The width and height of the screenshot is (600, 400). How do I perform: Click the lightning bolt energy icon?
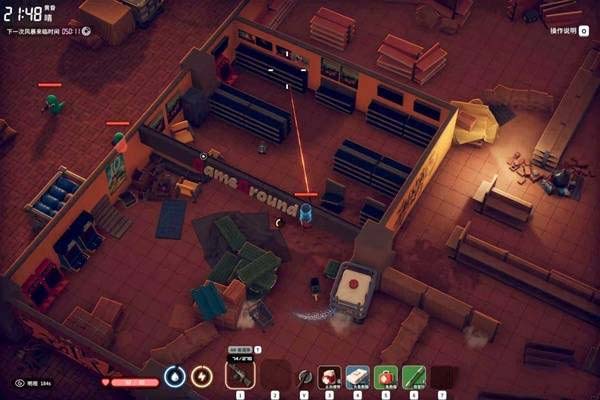tap(202, 377)
